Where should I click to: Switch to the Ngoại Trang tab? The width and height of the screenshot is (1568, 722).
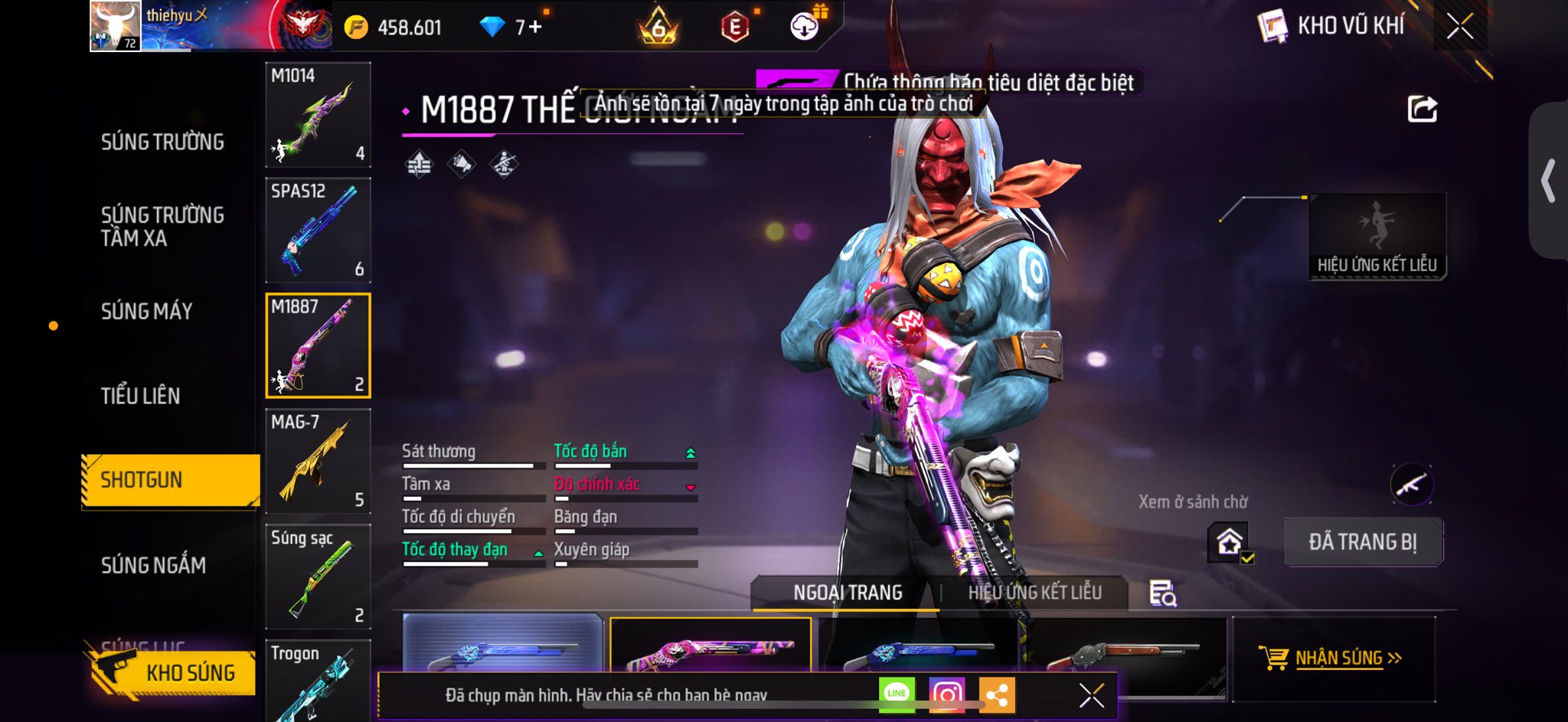point(848,593)
